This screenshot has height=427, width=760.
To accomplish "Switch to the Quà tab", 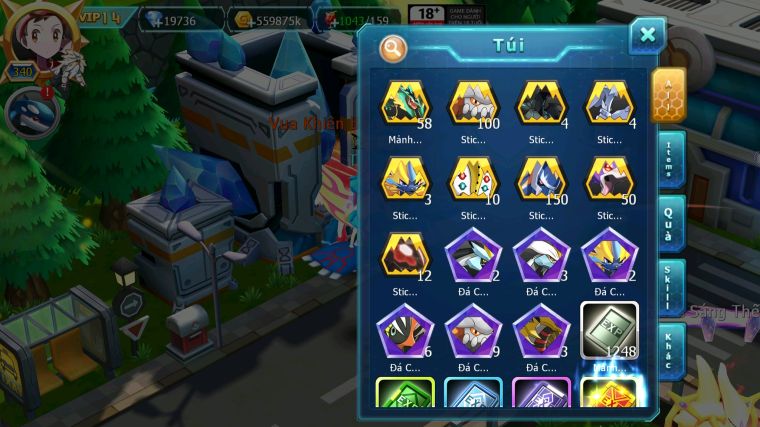I will point(670,223).
